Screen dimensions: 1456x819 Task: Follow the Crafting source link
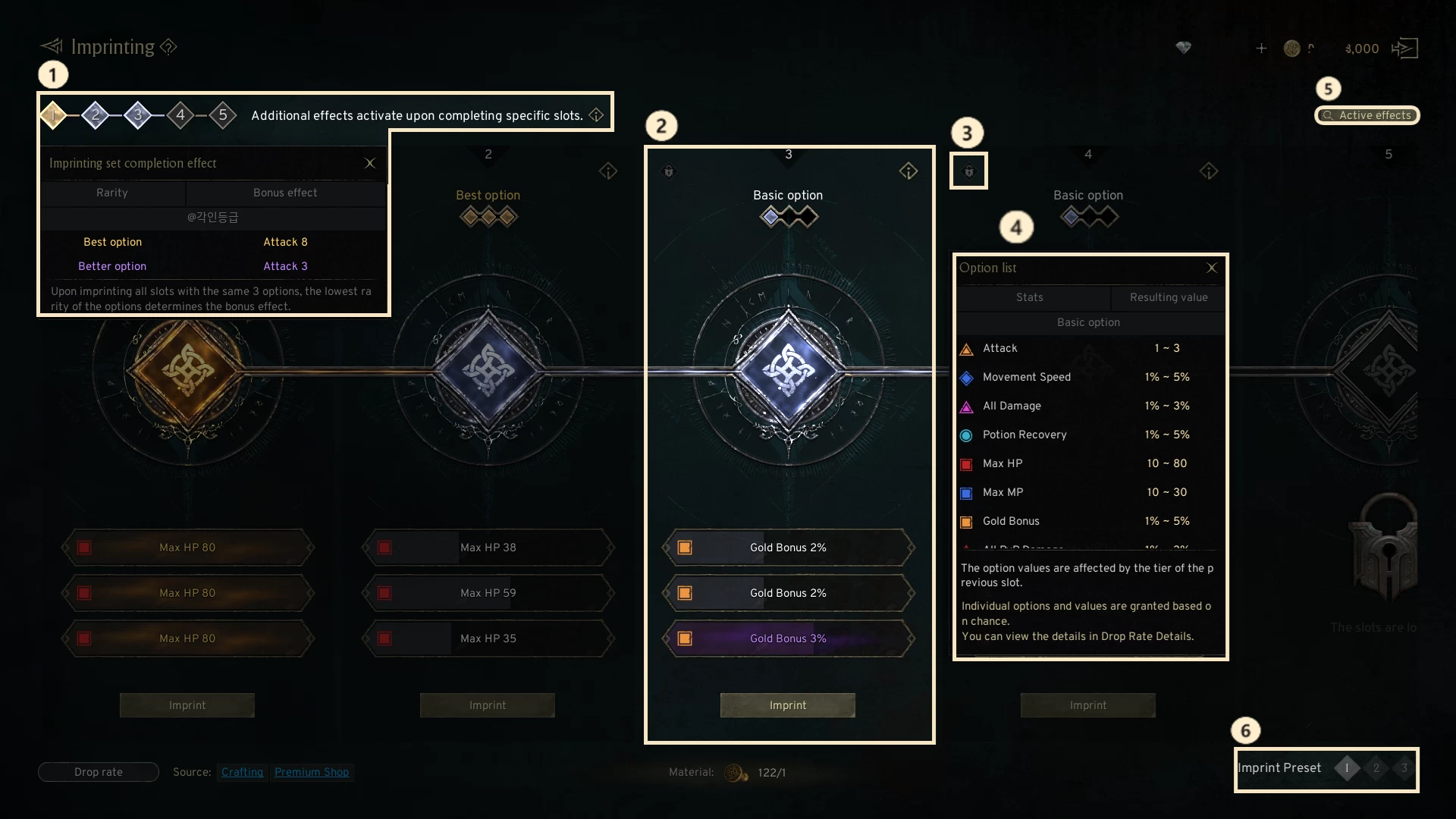coord(242,772)
